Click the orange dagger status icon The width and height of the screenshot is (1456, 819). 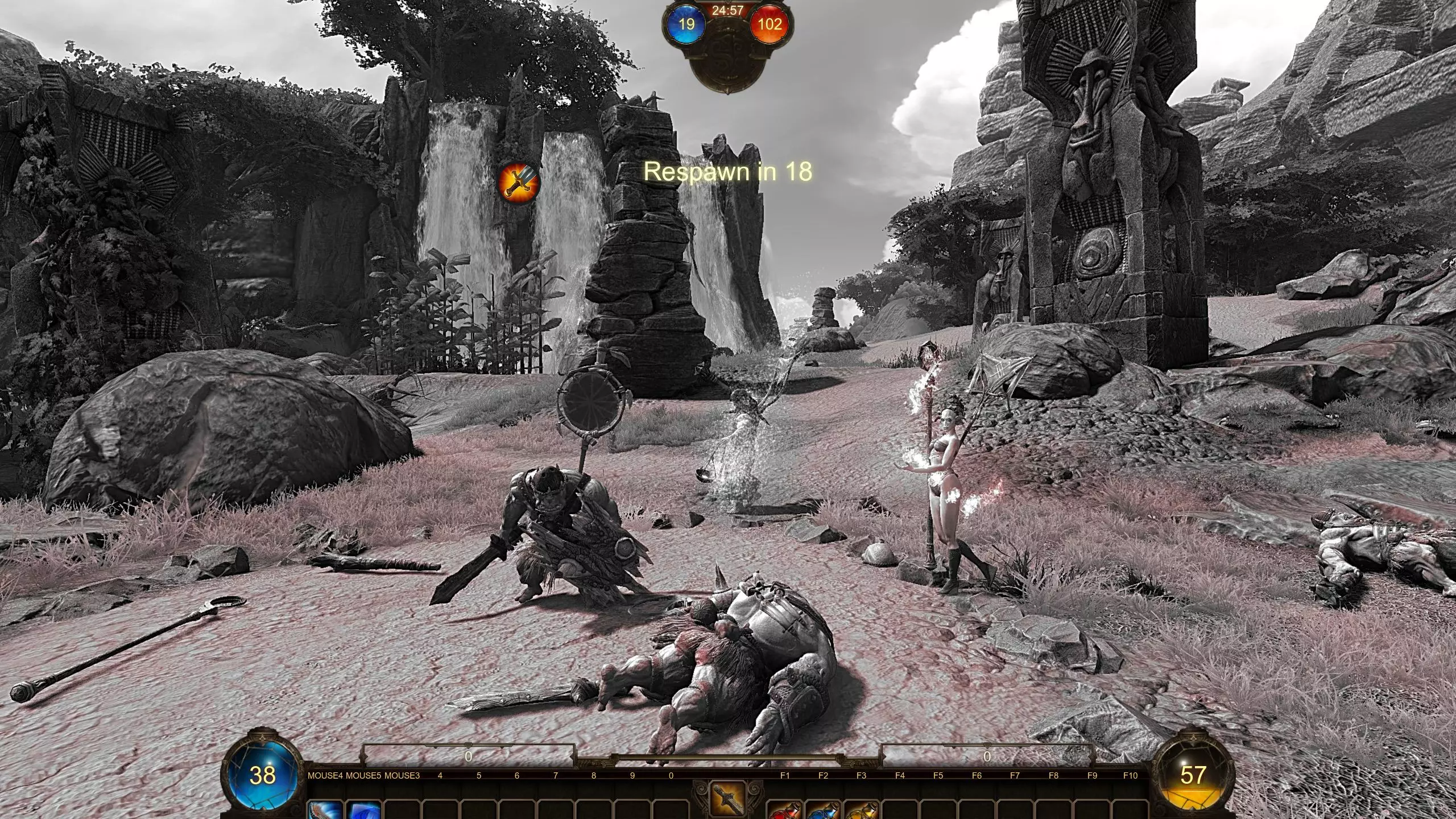[x=518, y=181]
